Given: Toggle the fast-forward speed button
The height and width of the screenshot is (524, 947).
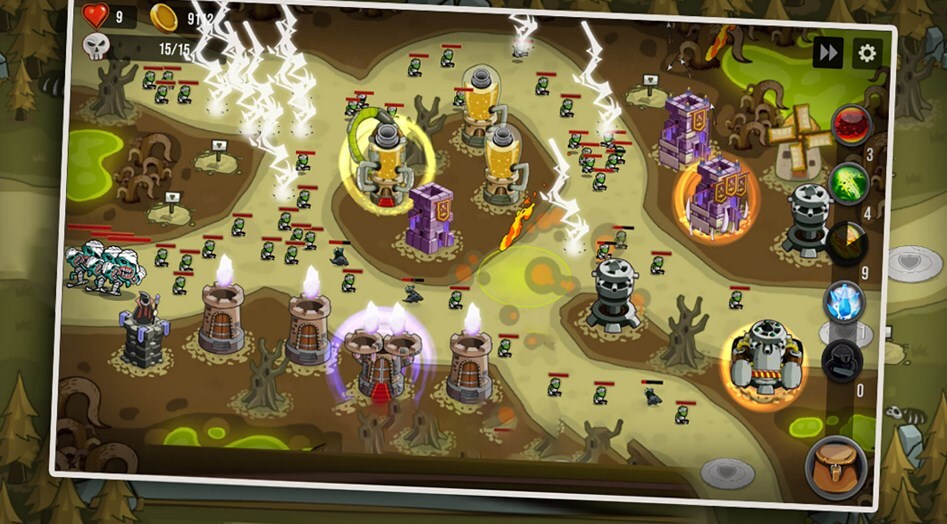Looking at the screenshot, I should click(828, 52).
